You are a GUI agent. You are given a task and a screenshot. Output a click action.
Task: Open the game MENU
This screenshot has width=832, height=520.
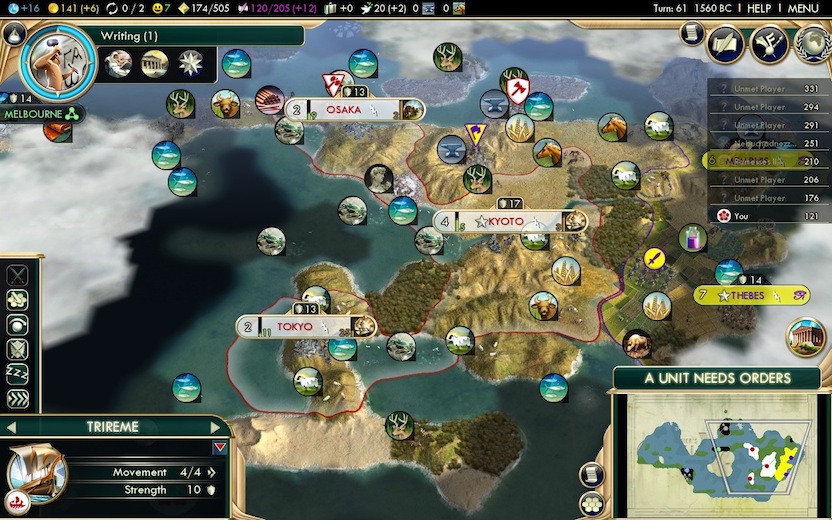[x=802, y=8]
